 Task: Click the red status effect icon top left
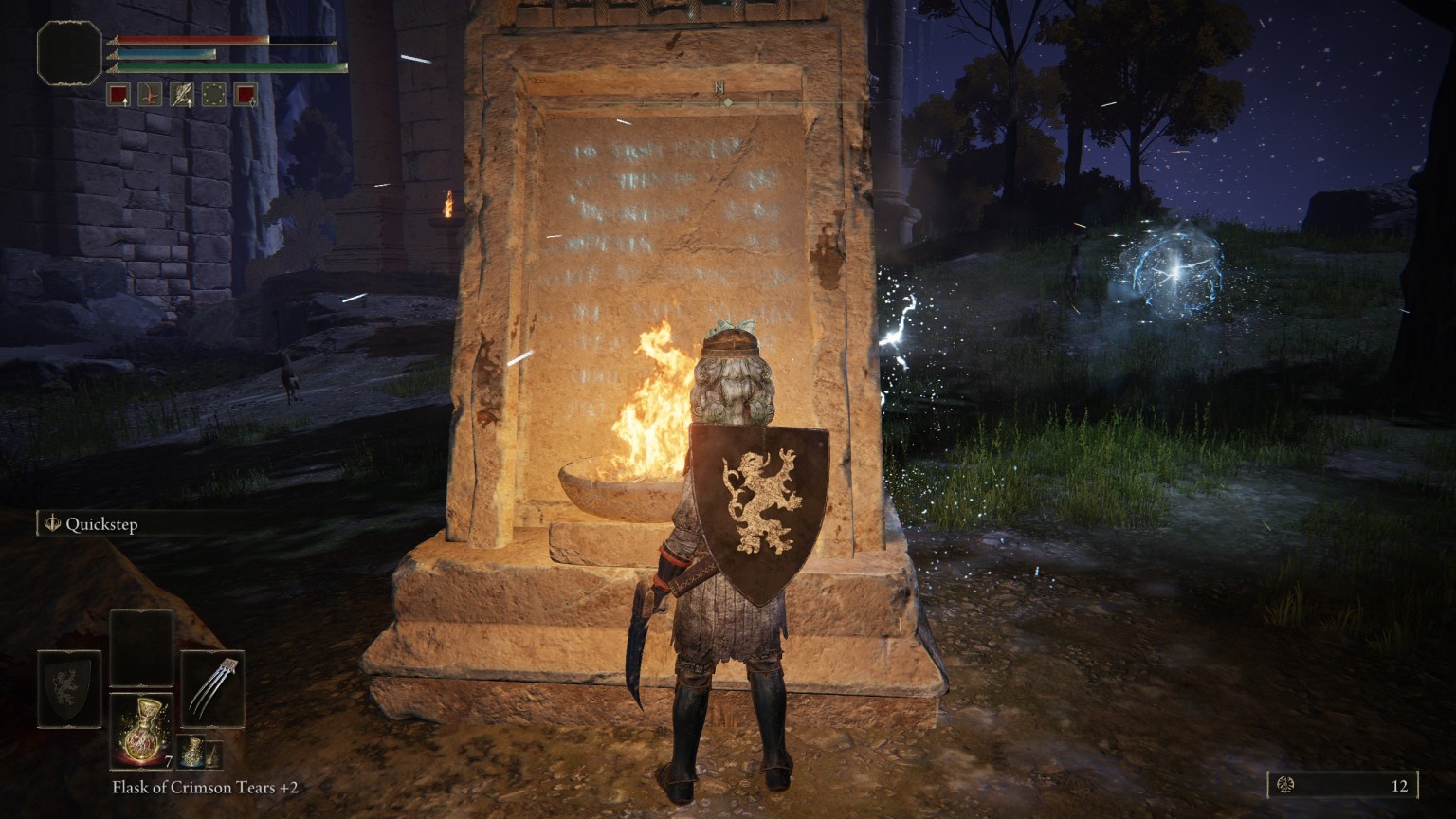pyautogui.click(x=118, y=94)
